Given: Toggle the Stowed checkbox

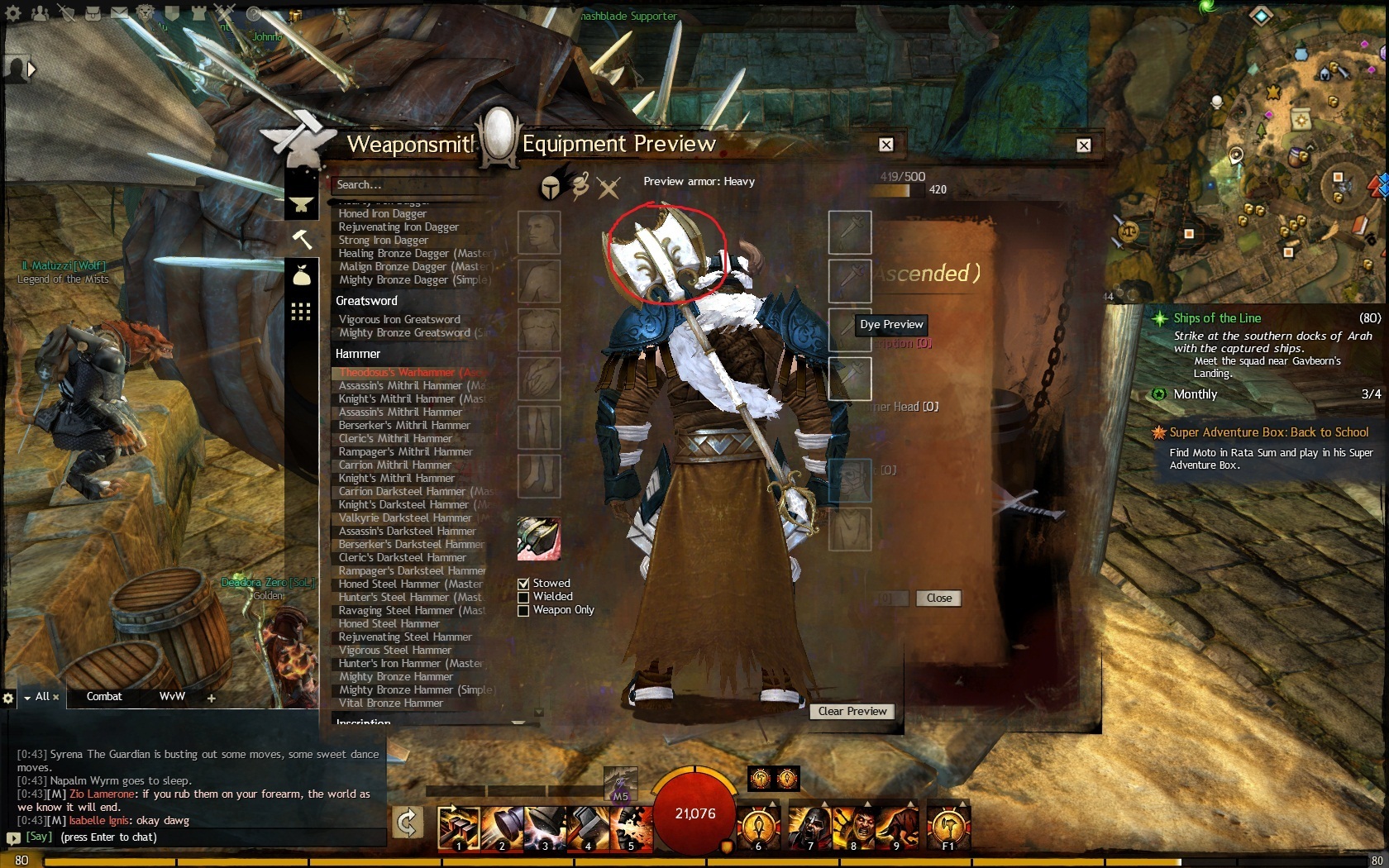Looking at the screenshot, I should (x=523, y=584).
